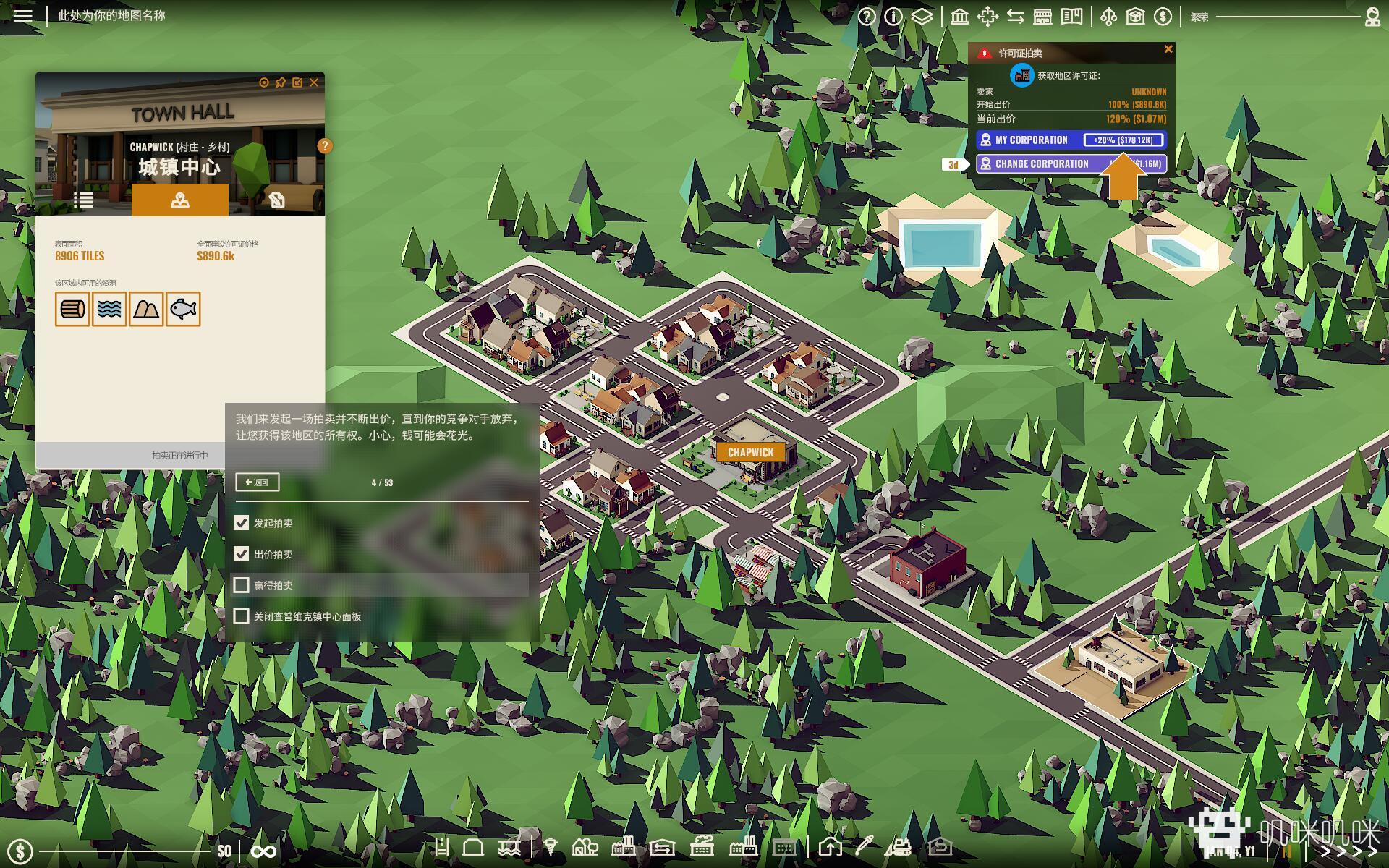Image resolution: width=1389 pixels, height=868 pixels.
Task: Select the Town Hall map-marker tab
Action: point(179,200)
